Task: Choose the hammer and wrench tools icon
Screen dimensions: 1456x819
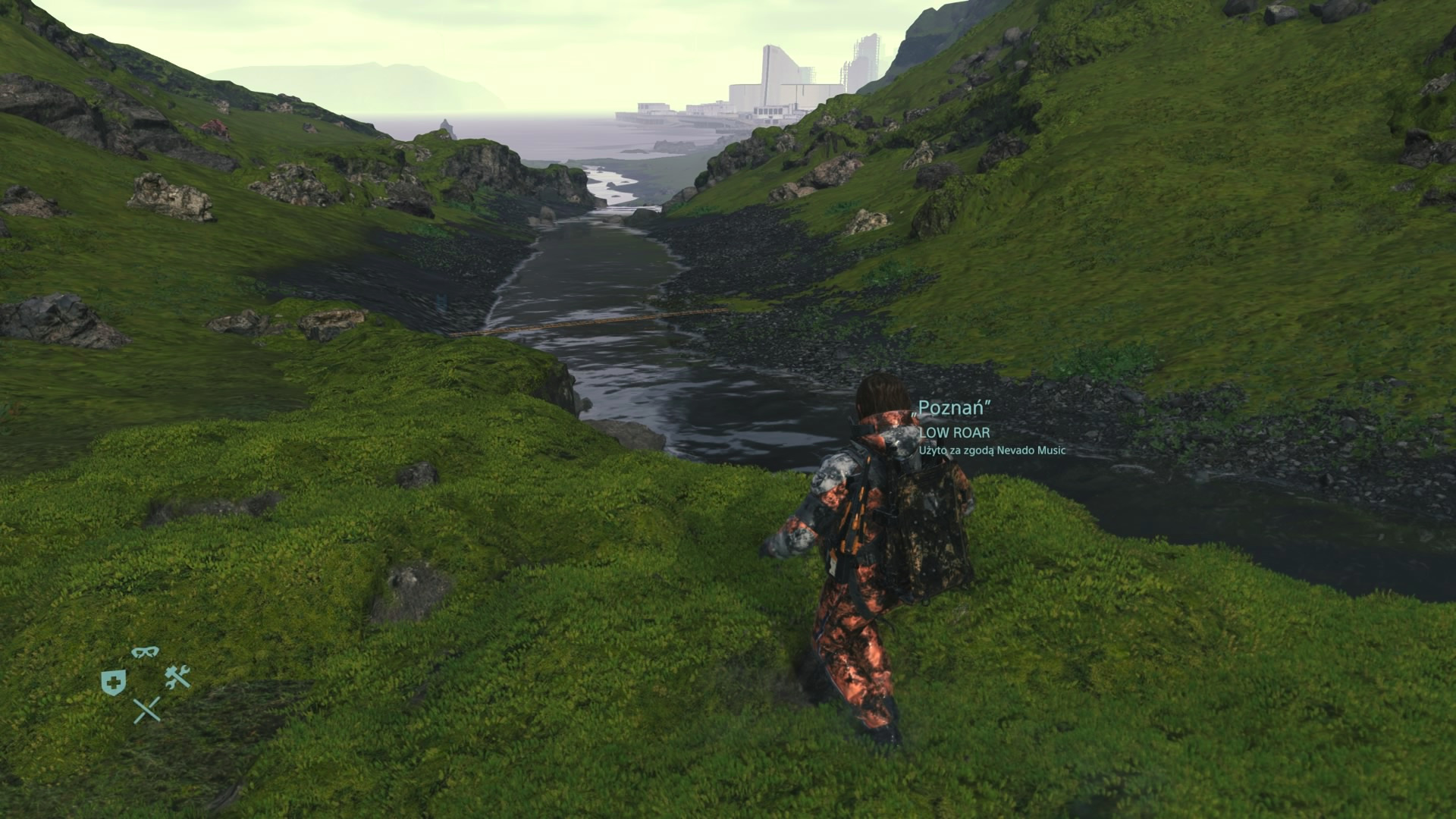Action: pyautogui.click(x=177, y=676)
